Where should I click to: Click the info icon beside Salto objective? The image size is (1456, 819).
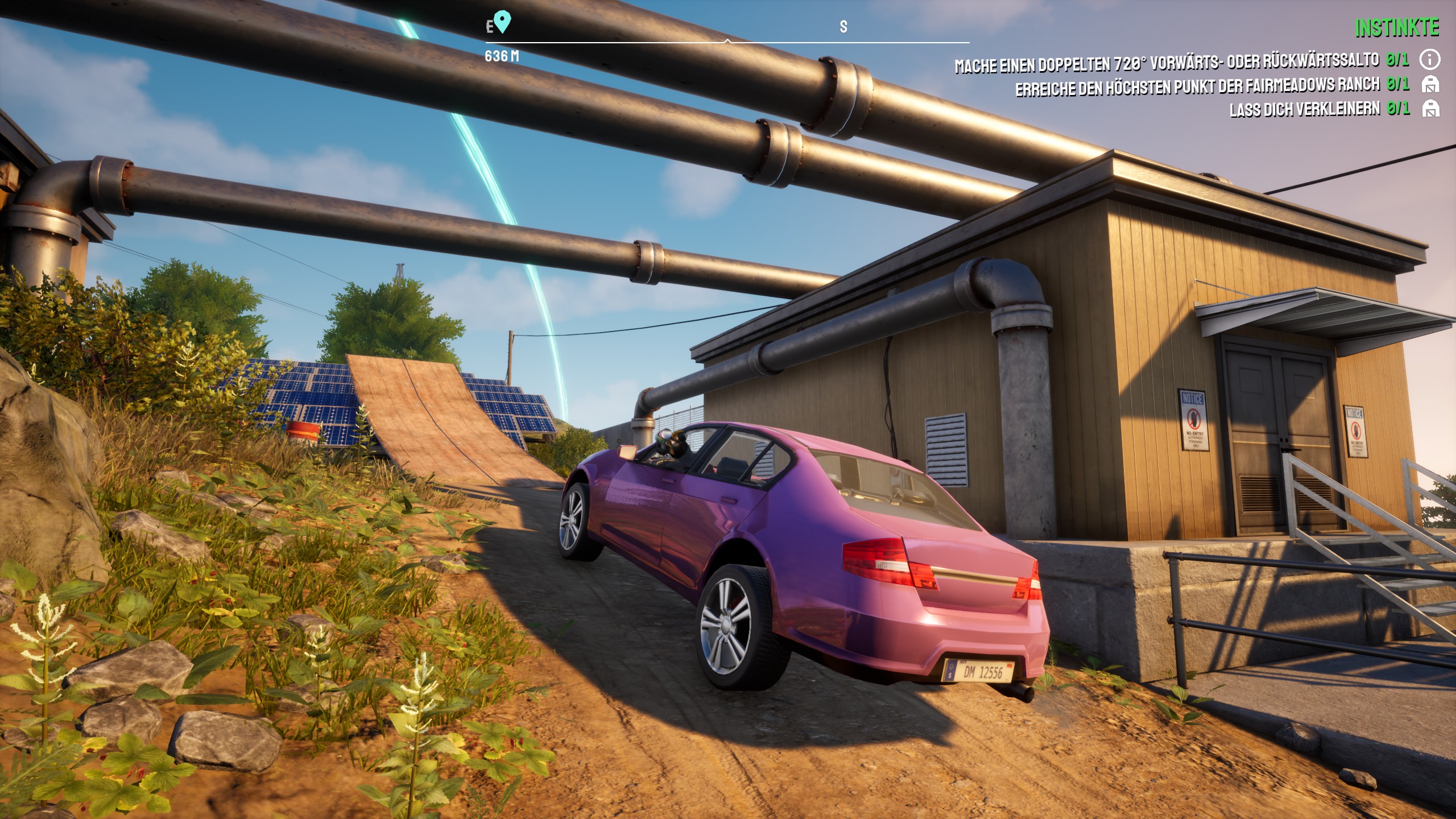[x=1429, y=59]
